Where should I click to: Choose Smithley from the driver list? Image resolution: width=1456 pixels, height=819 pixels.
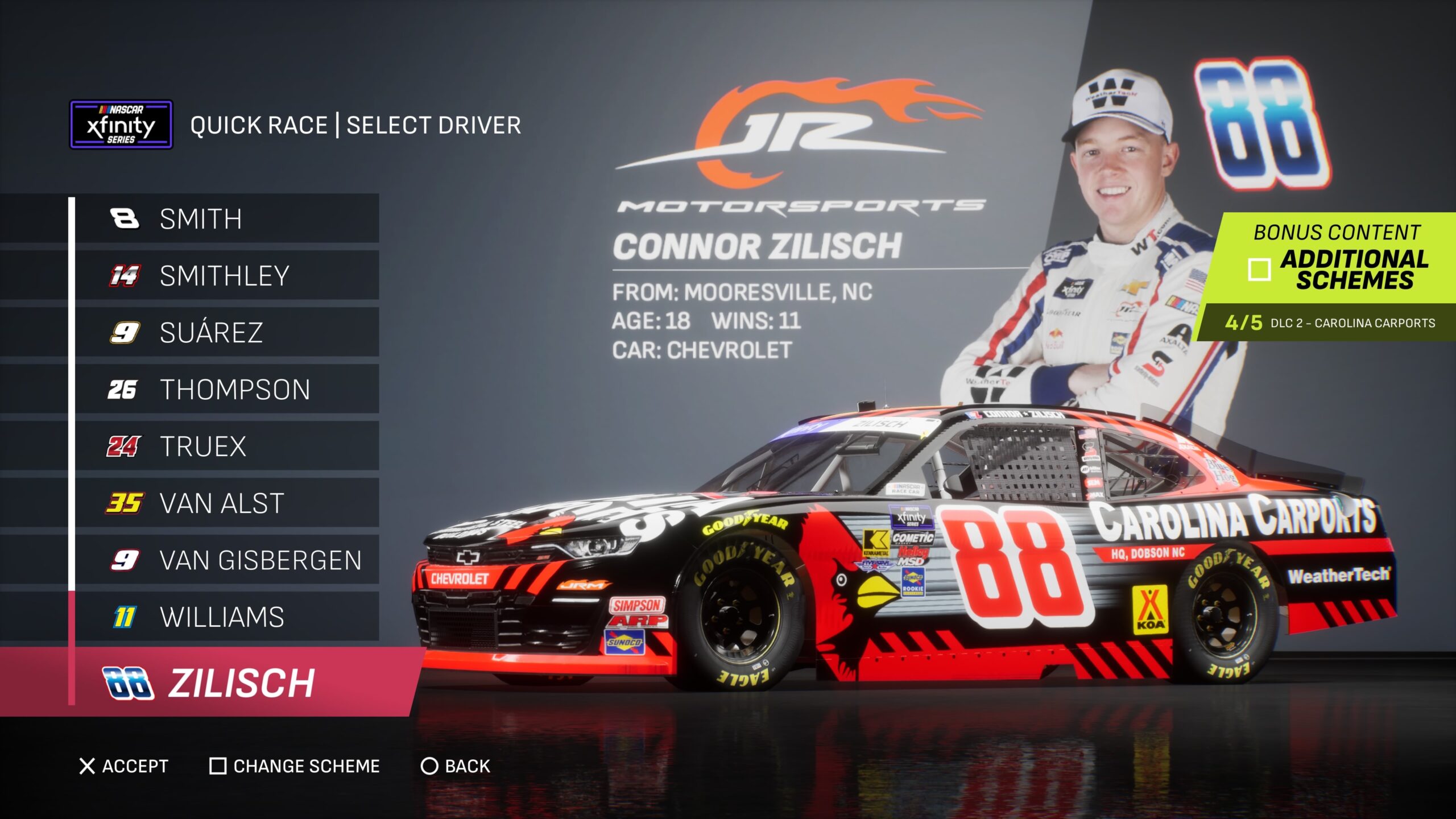coord(226,276)
